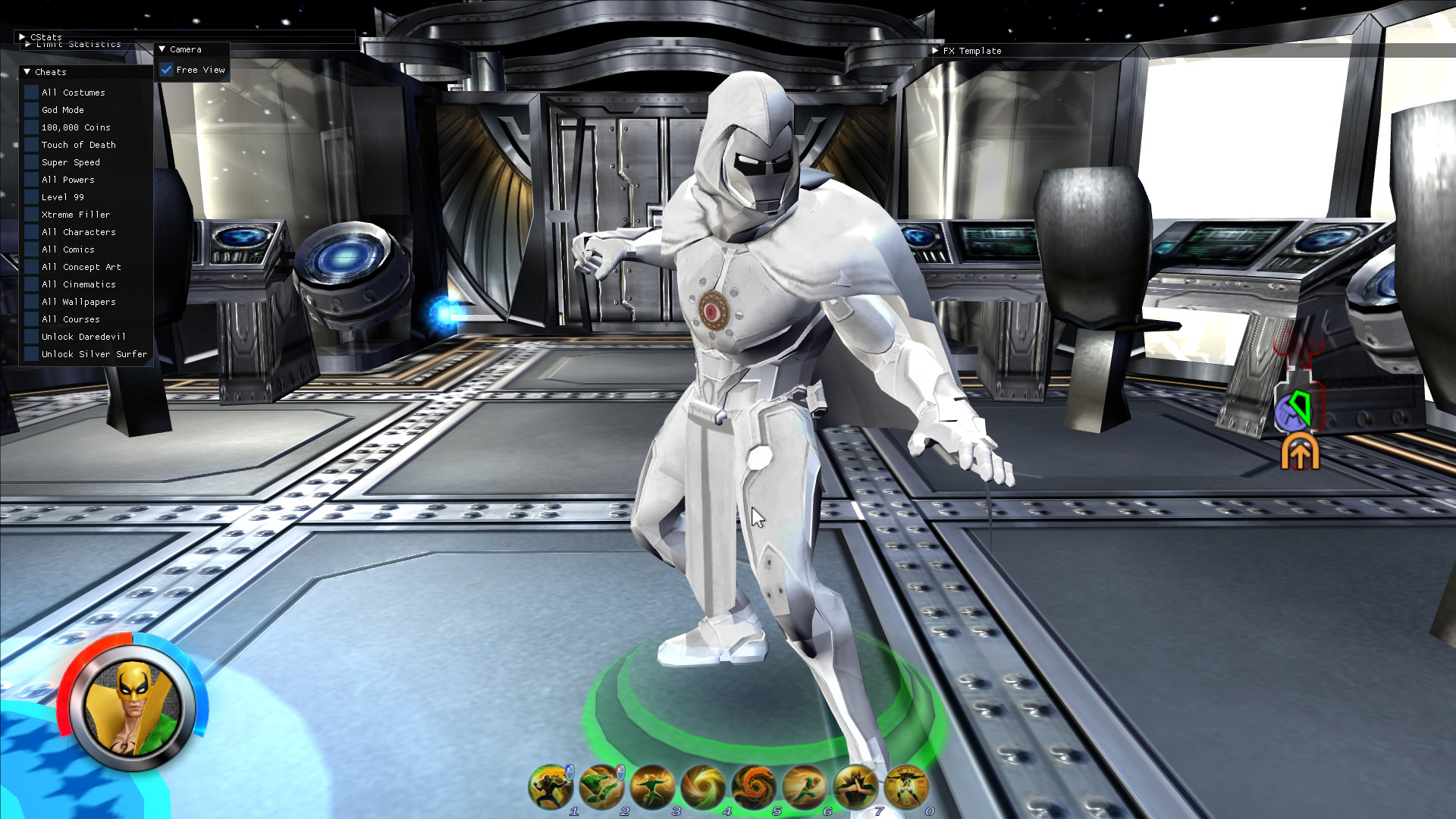
Task: Enable Unlock Silver Surfer
Action: (30, 354)
